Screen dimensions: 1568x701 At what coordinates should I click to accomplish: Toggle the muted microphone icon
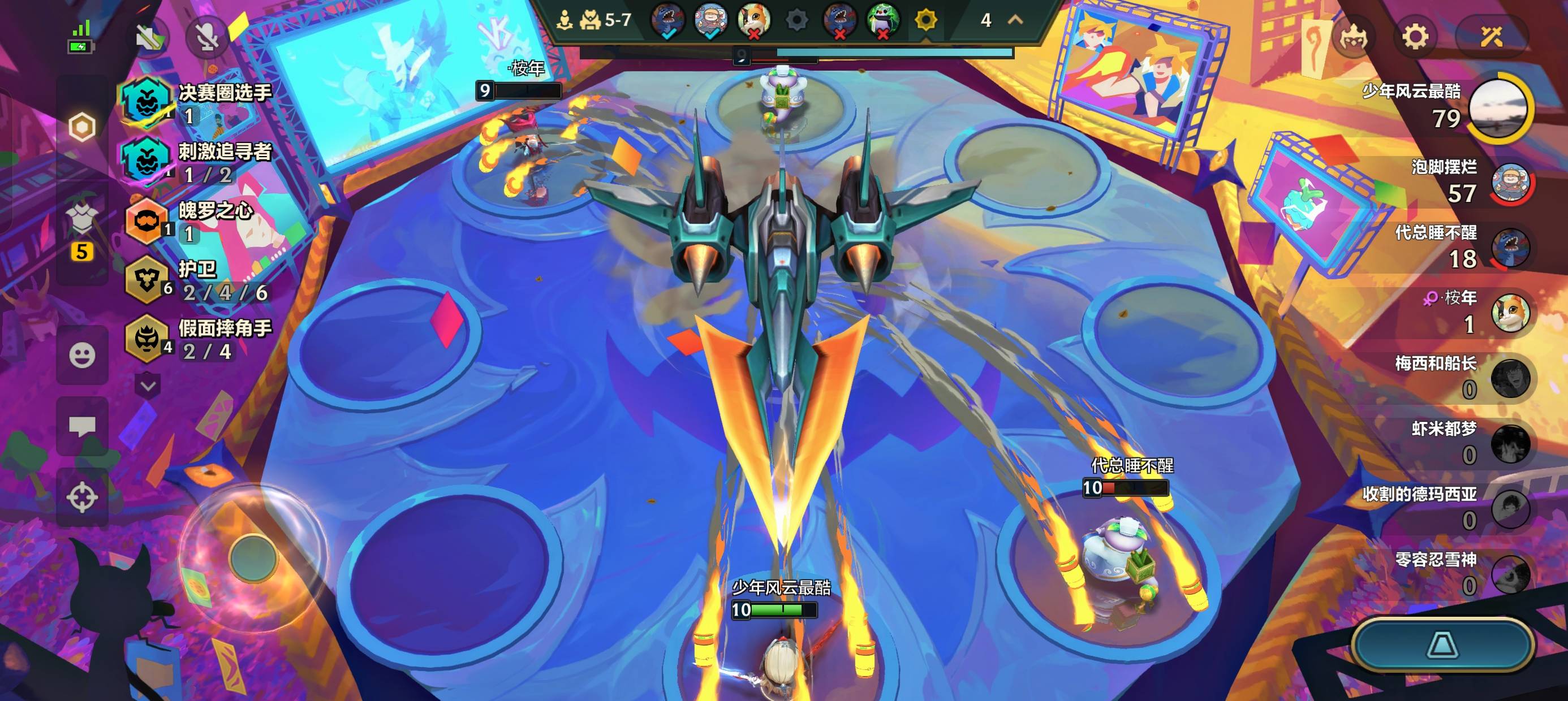[207, 38]
